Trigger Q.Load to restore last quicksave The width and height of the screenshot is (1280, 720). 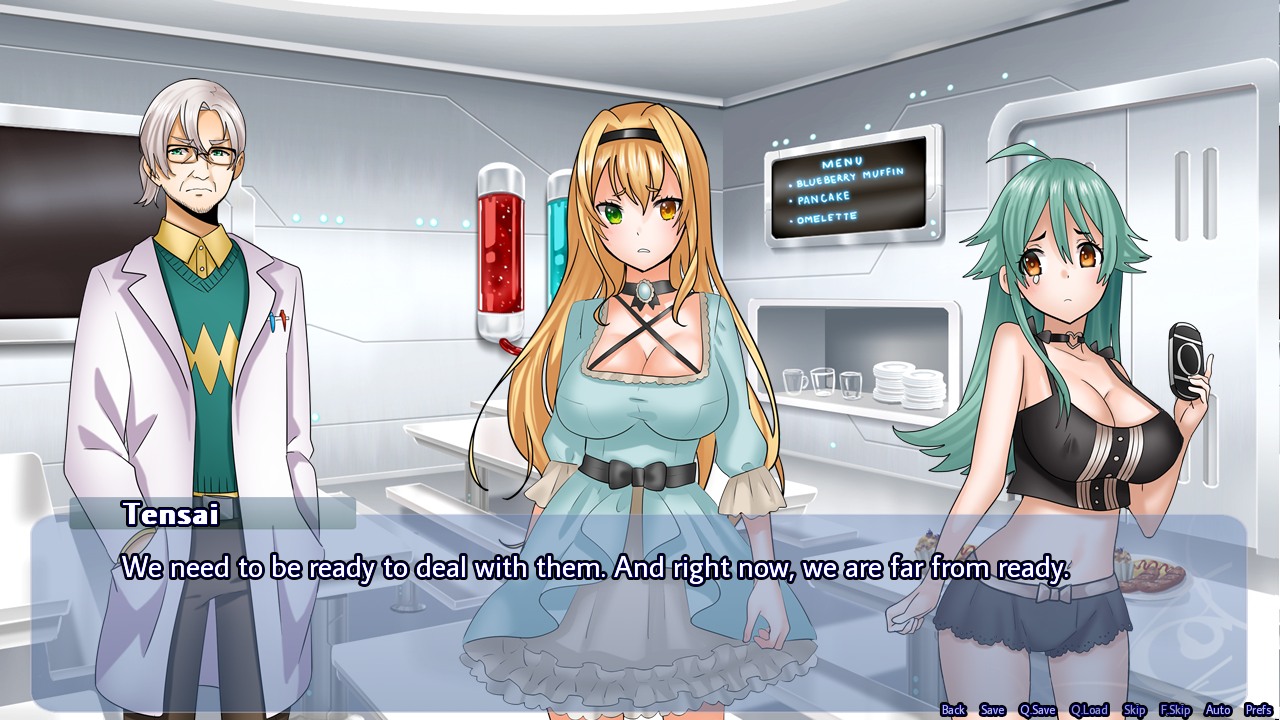pyautogui.click(x=1090, y=708)
